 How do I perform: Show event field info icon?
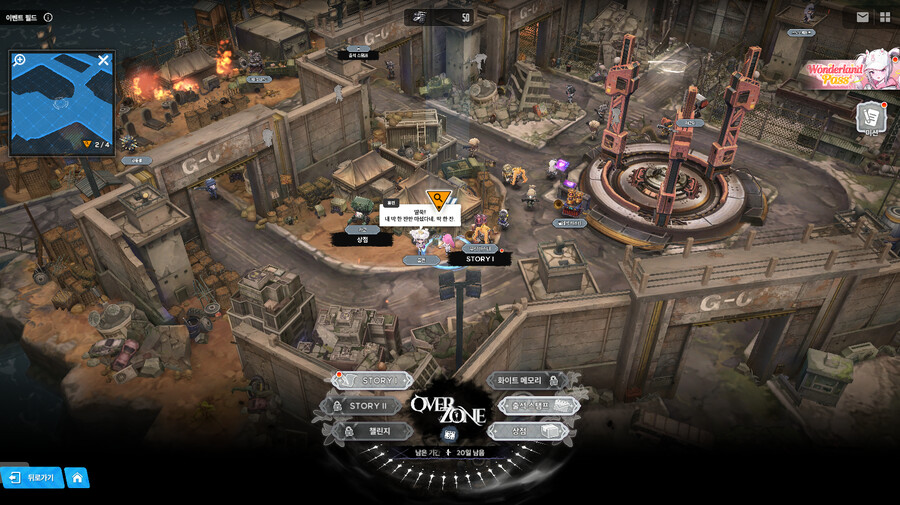point(48,17)
